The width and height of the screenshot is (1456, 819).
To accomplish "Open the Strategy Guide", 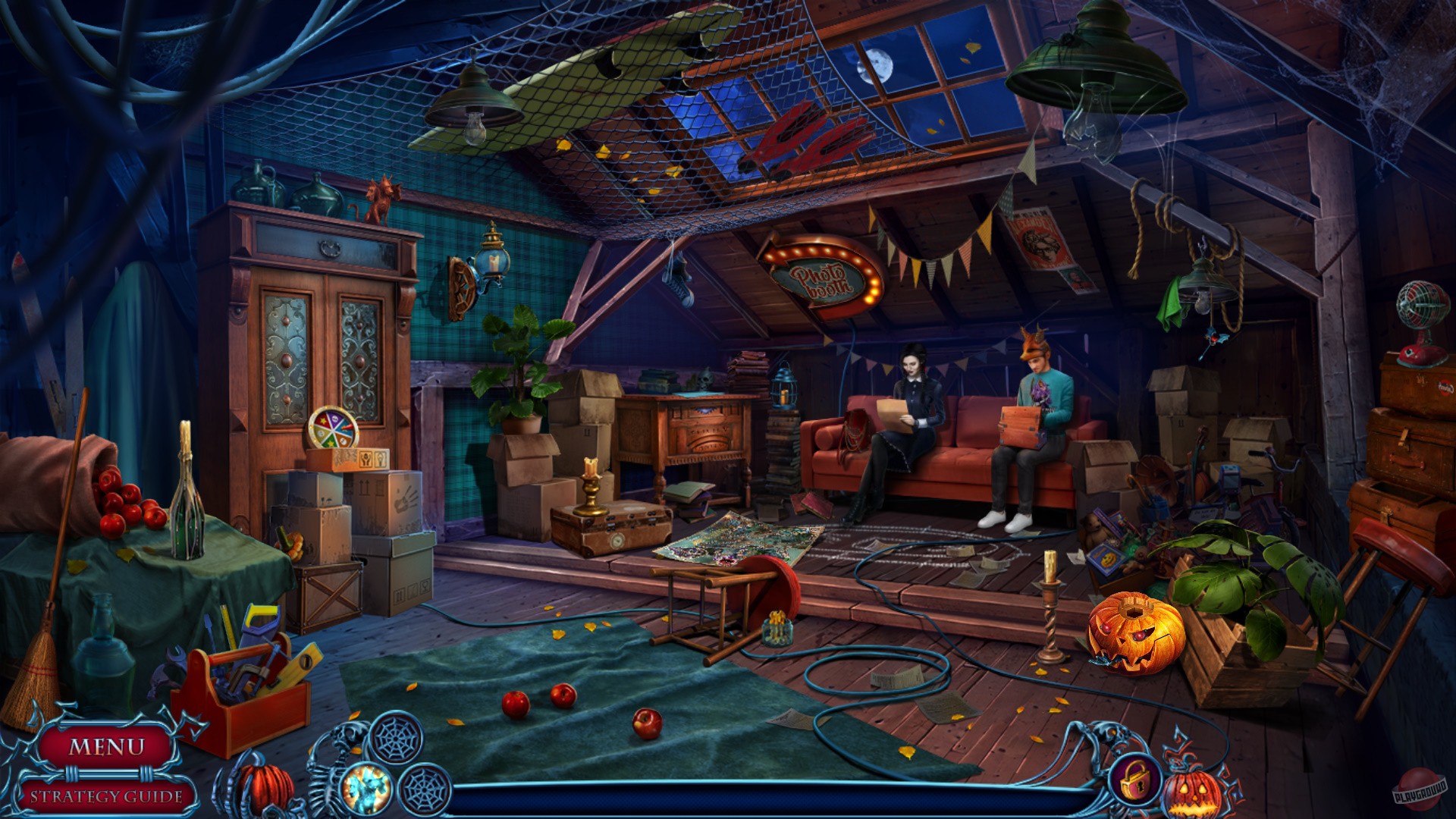I will tap(106, 797).
